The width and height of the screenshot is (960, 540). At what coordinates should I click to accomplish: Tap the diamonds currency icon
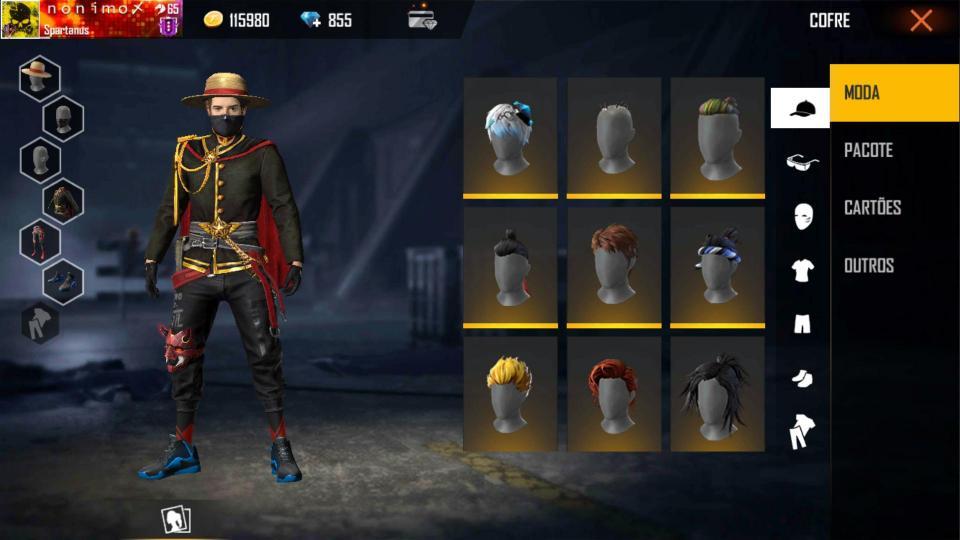(310, 20)
